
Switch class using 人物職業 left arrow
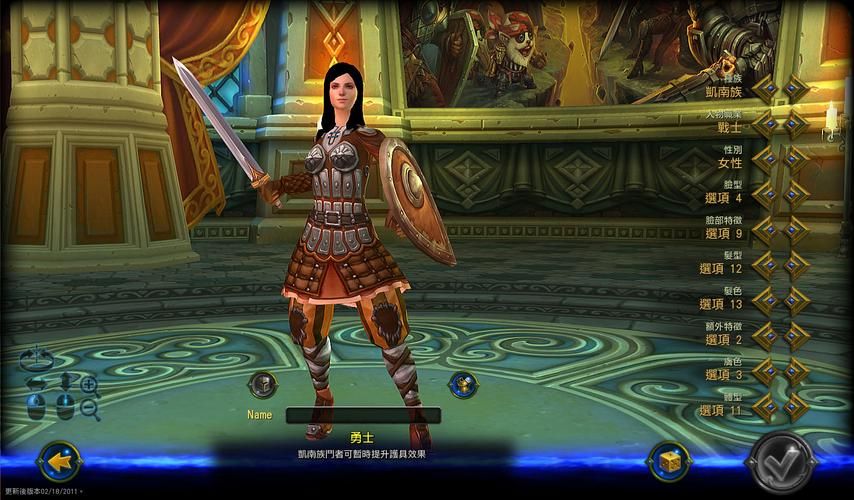[x=766, y=124]
